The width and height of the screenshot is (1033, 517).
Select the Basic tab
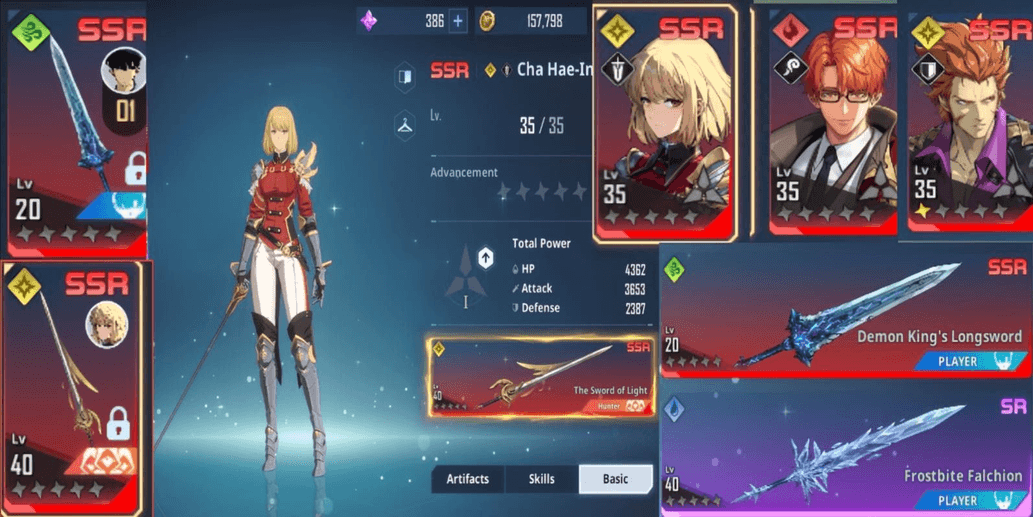[x=615, y=479]
